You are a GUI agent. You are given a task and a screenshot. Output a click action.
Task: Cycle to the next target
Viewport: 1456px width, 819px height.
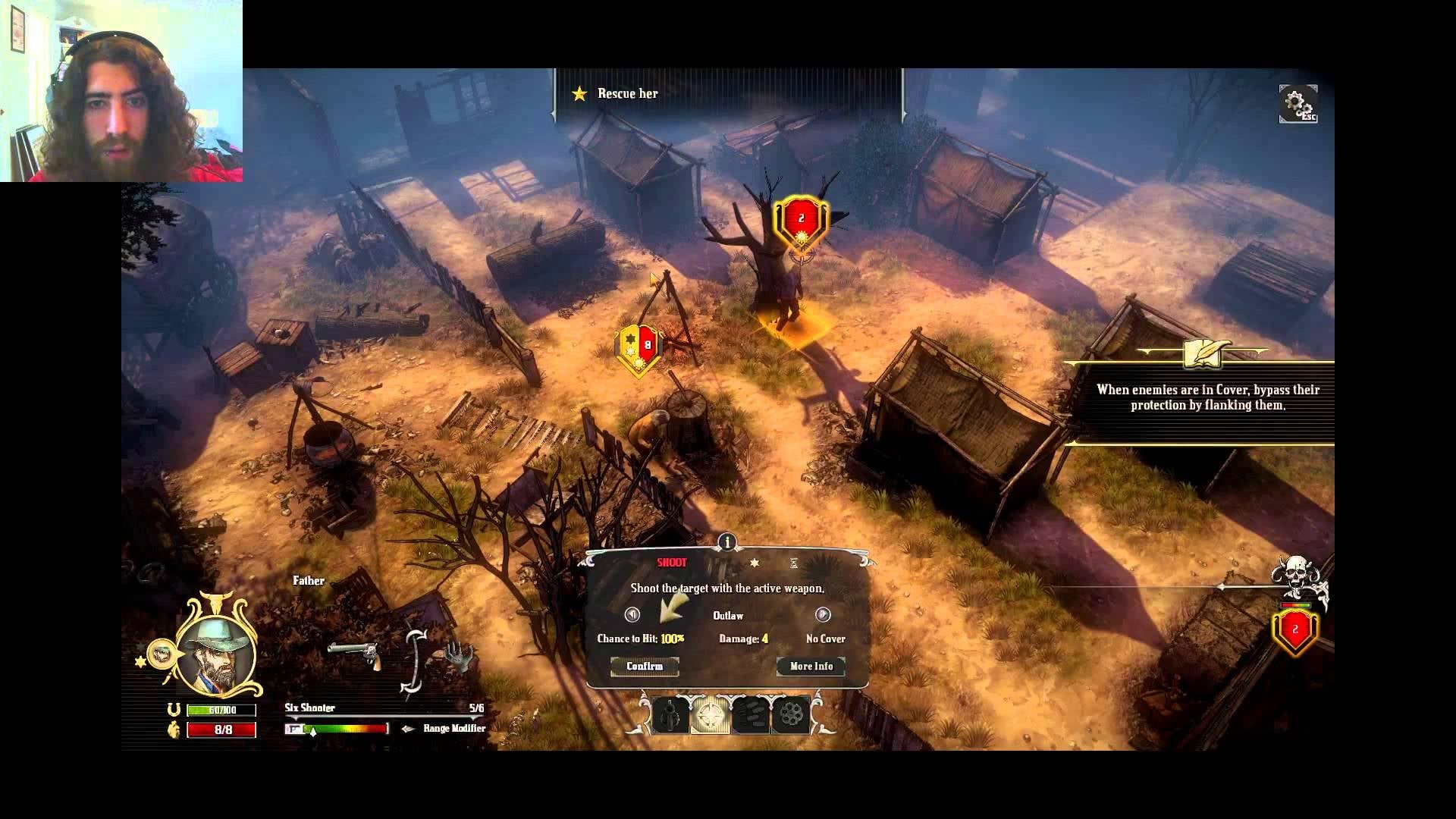[x=823, y=614]
